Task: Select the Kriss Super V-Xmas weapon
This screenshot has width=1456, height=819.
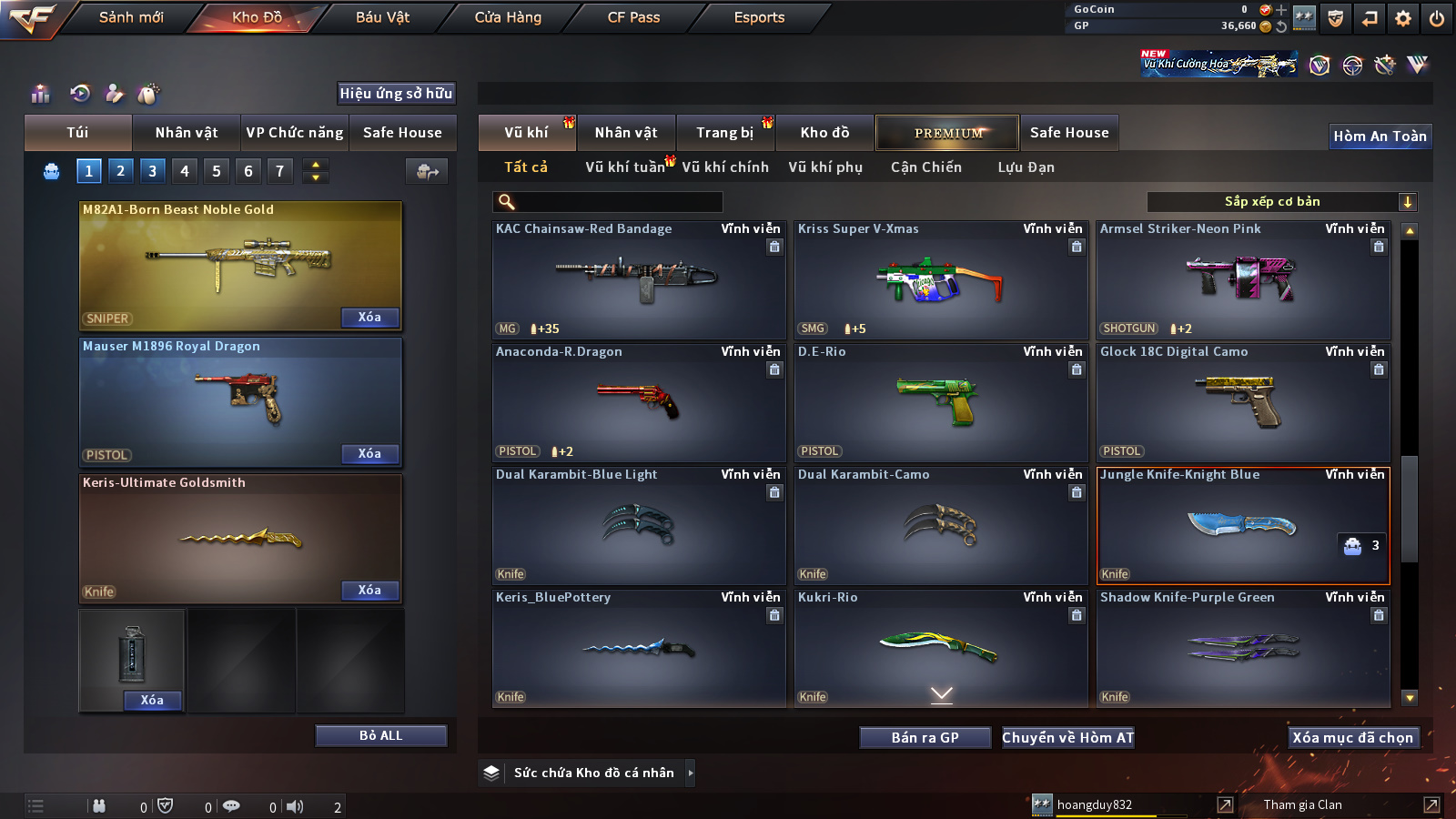Action: [941, 280]
